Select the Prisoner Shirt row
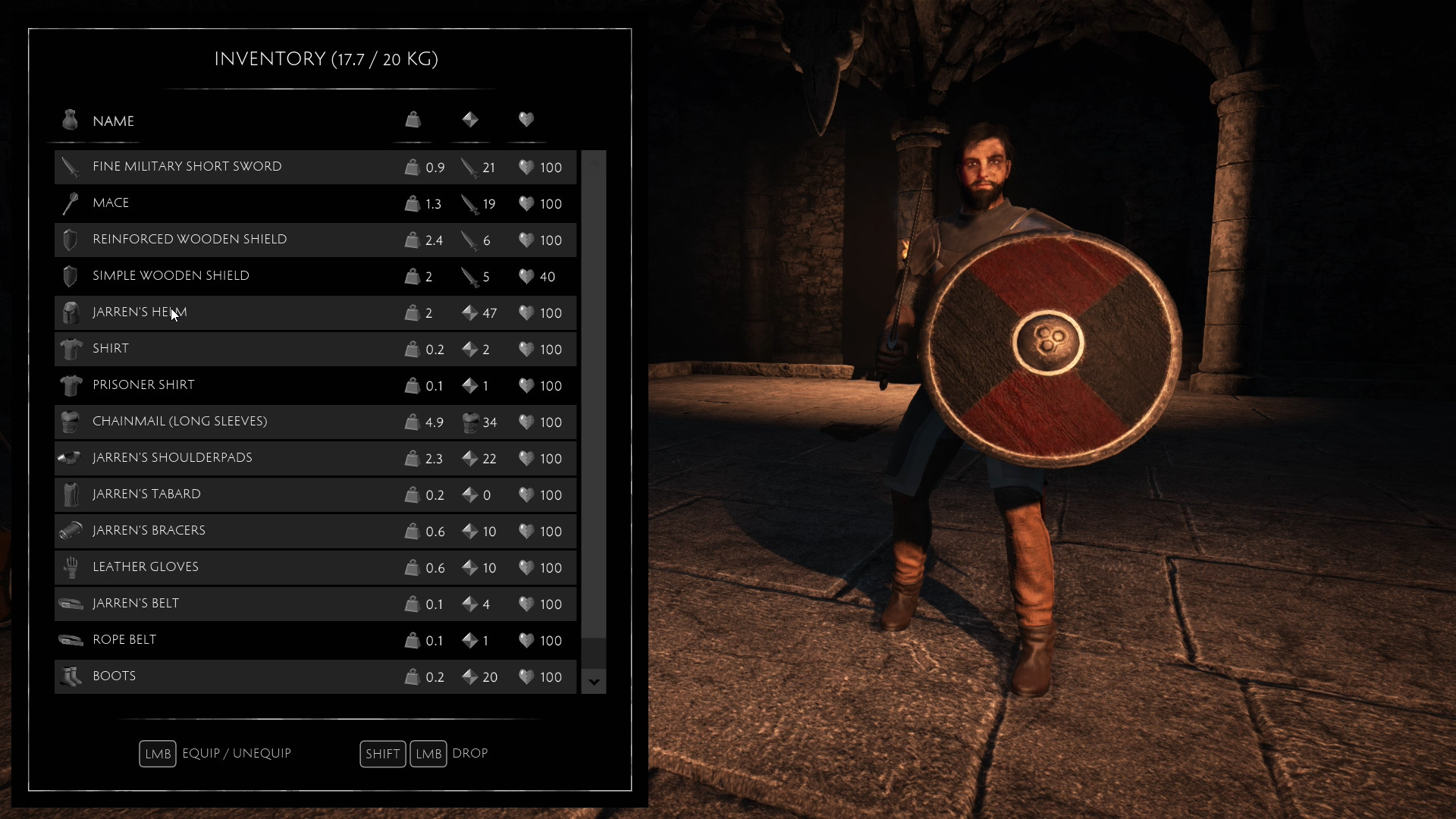1456x819 pixels. [227, 385]
